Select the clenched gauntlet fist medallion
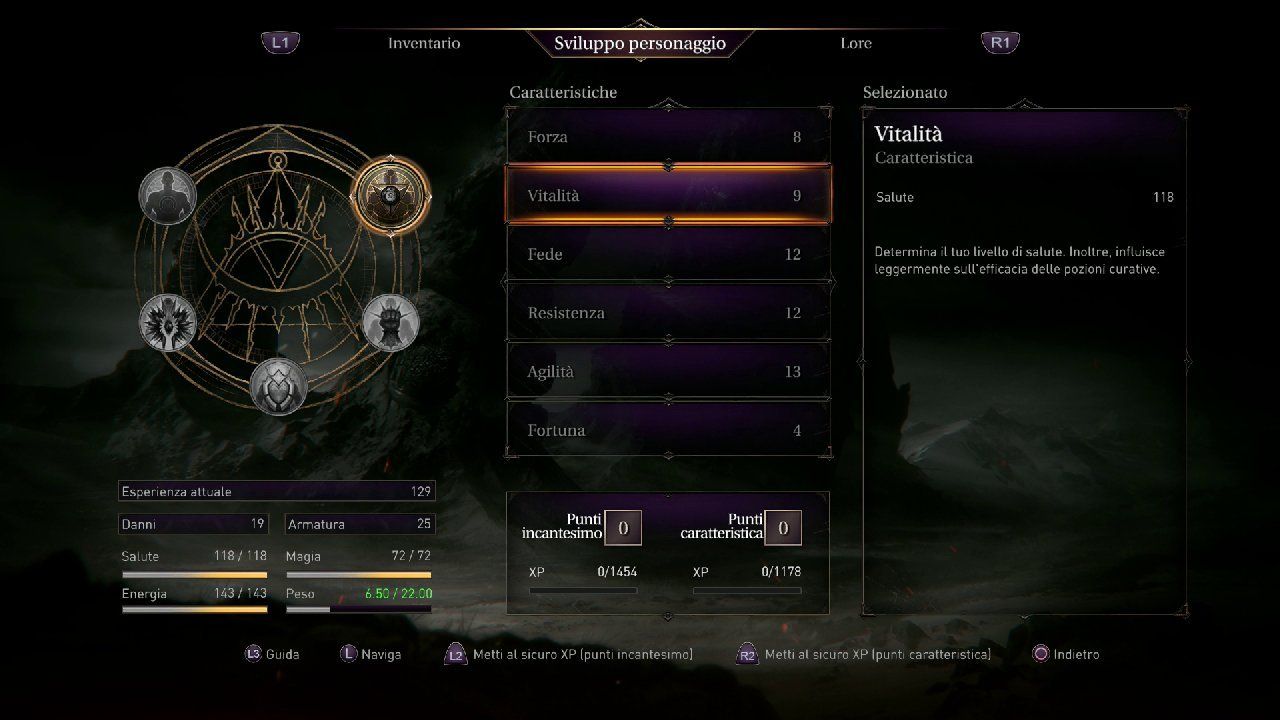 point(390,323)
